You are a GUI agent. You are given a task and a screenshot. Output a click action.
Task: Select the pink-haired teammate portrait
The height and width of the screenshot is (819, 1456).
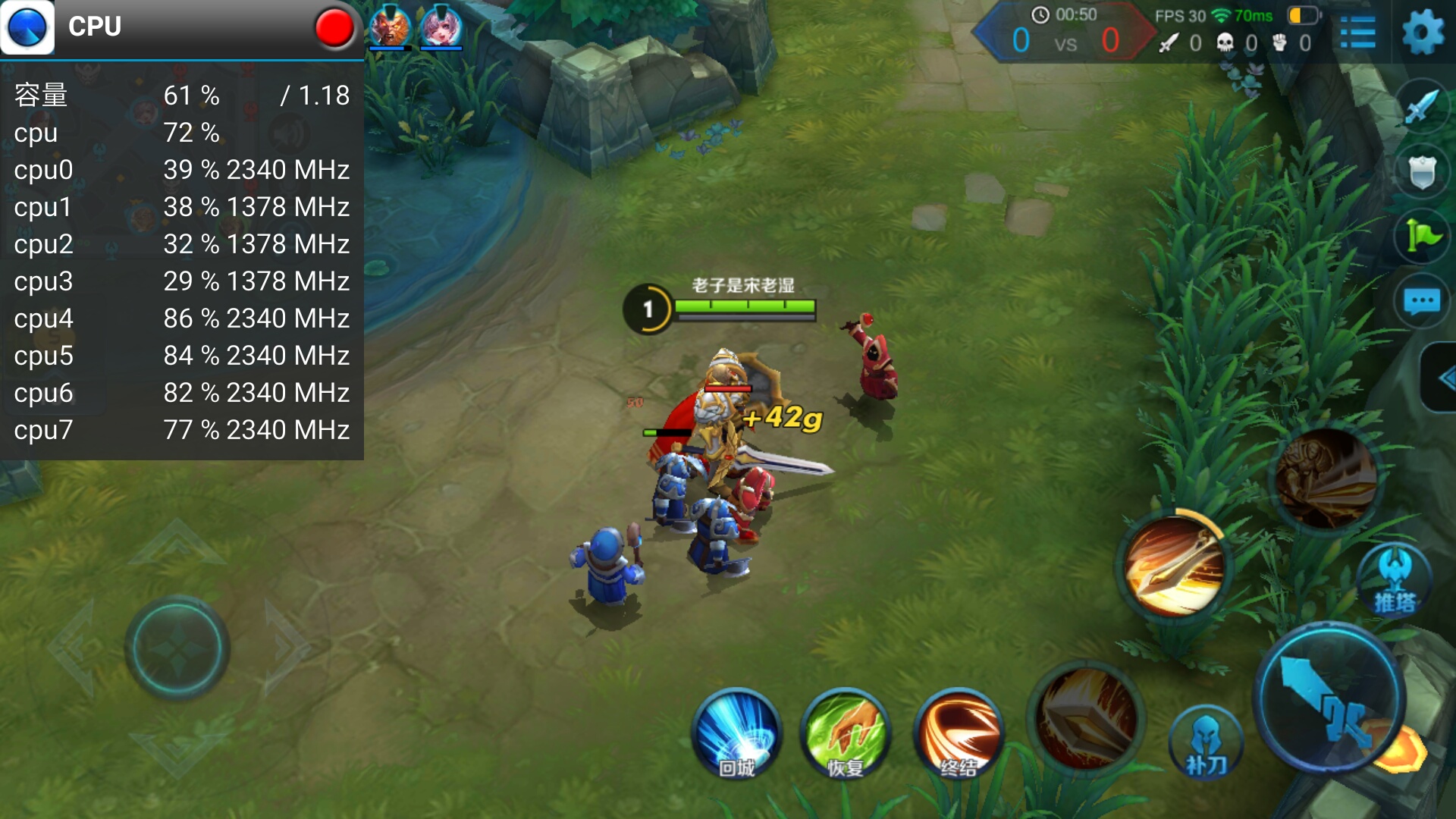point(441,27)
